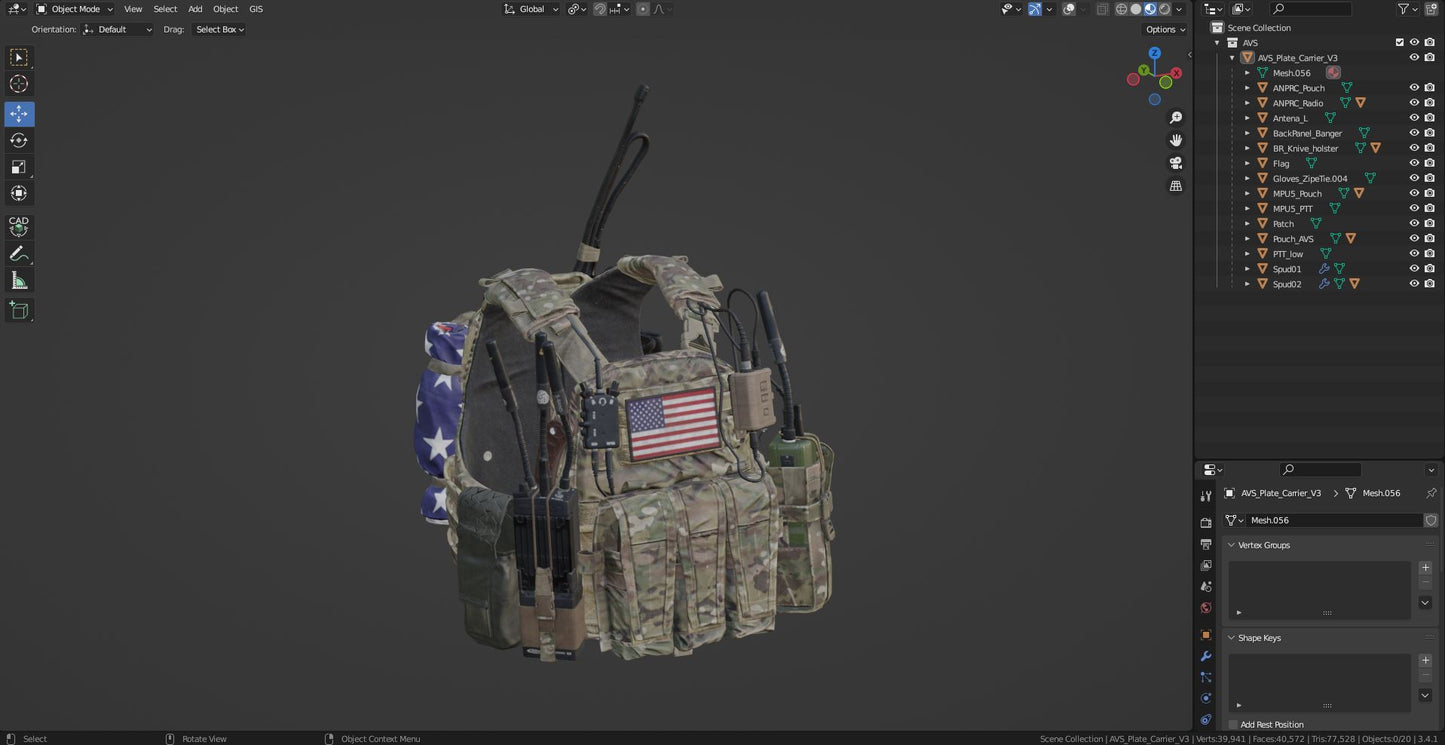Open the Physics Properties tab
This screenshot has width=1445, height=745.
tap(1205, 698)
